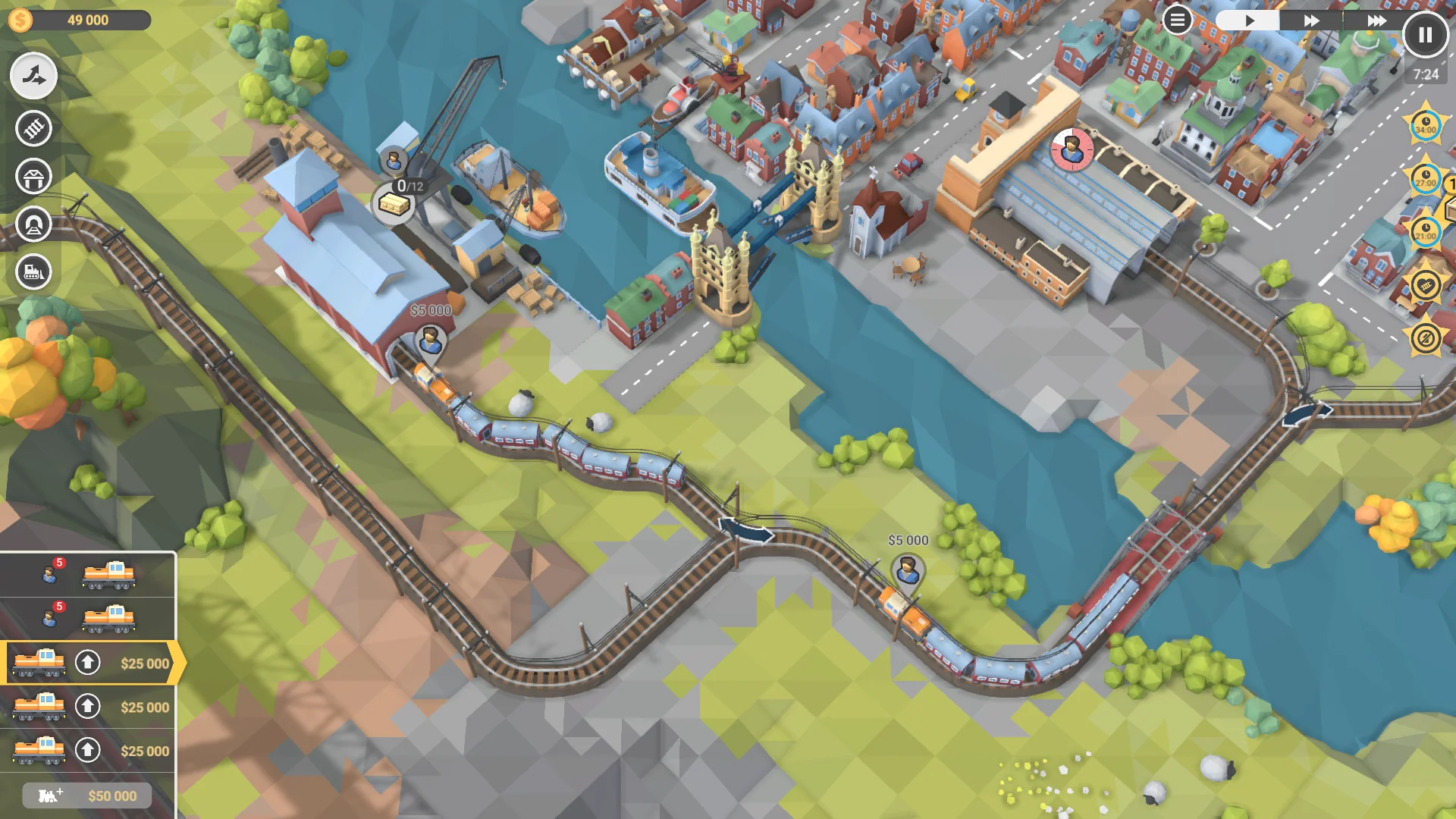Open the station construction tool
Viewport: 1456px width, 819px height.
tap(33, 177)
